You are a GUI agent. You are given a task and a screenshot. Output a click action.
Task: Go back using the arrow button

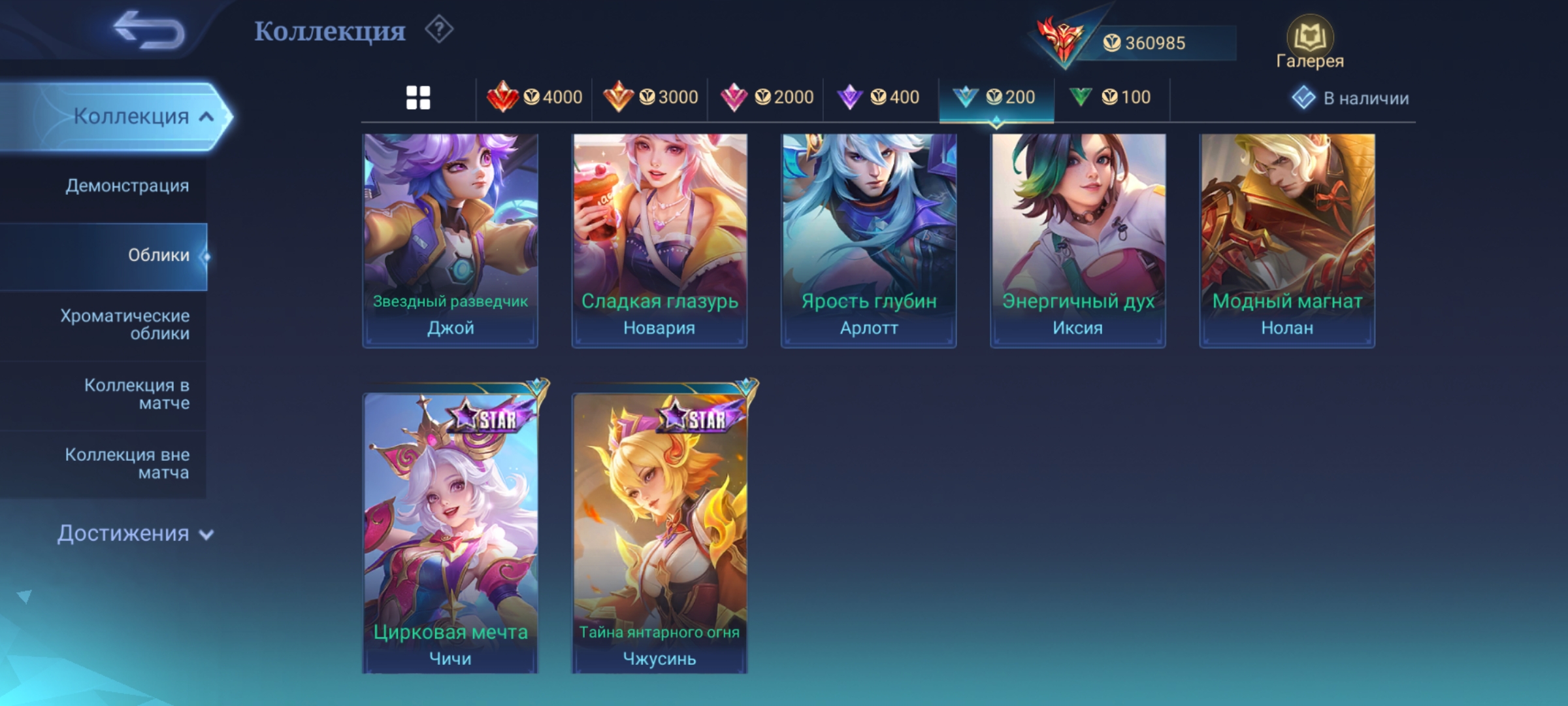coord(149,30)
